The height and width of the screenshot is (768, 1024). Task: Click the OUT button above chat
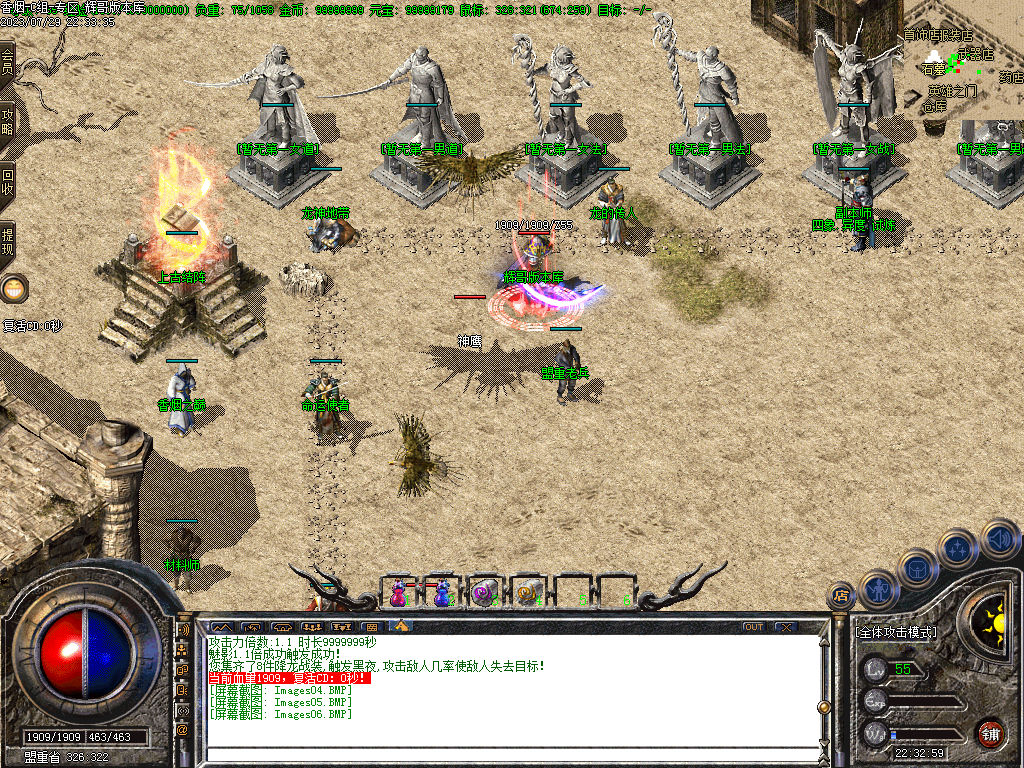754,627
